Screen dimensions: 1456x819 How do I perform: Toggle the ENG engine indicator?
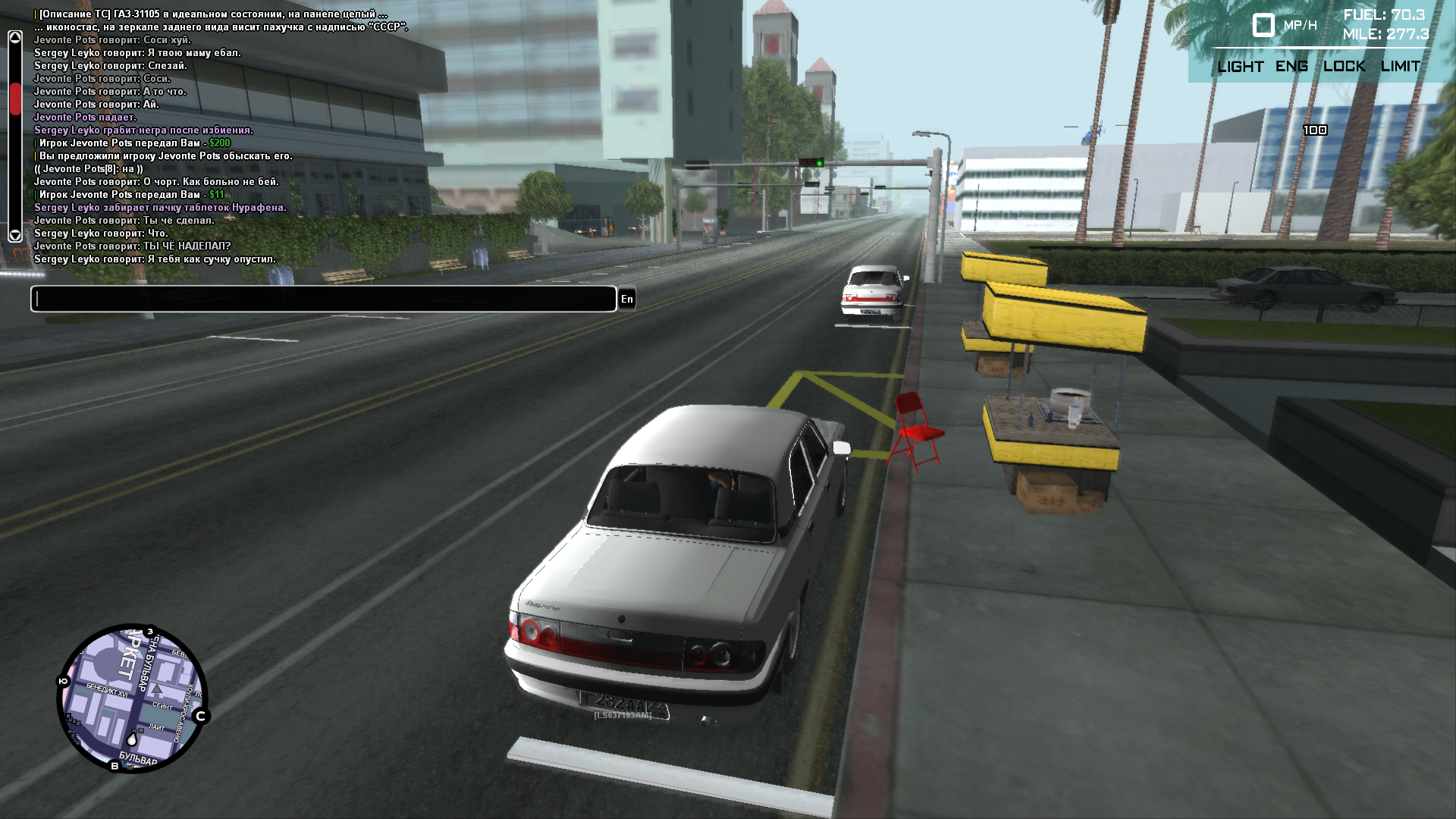(x=1291, y=67)
